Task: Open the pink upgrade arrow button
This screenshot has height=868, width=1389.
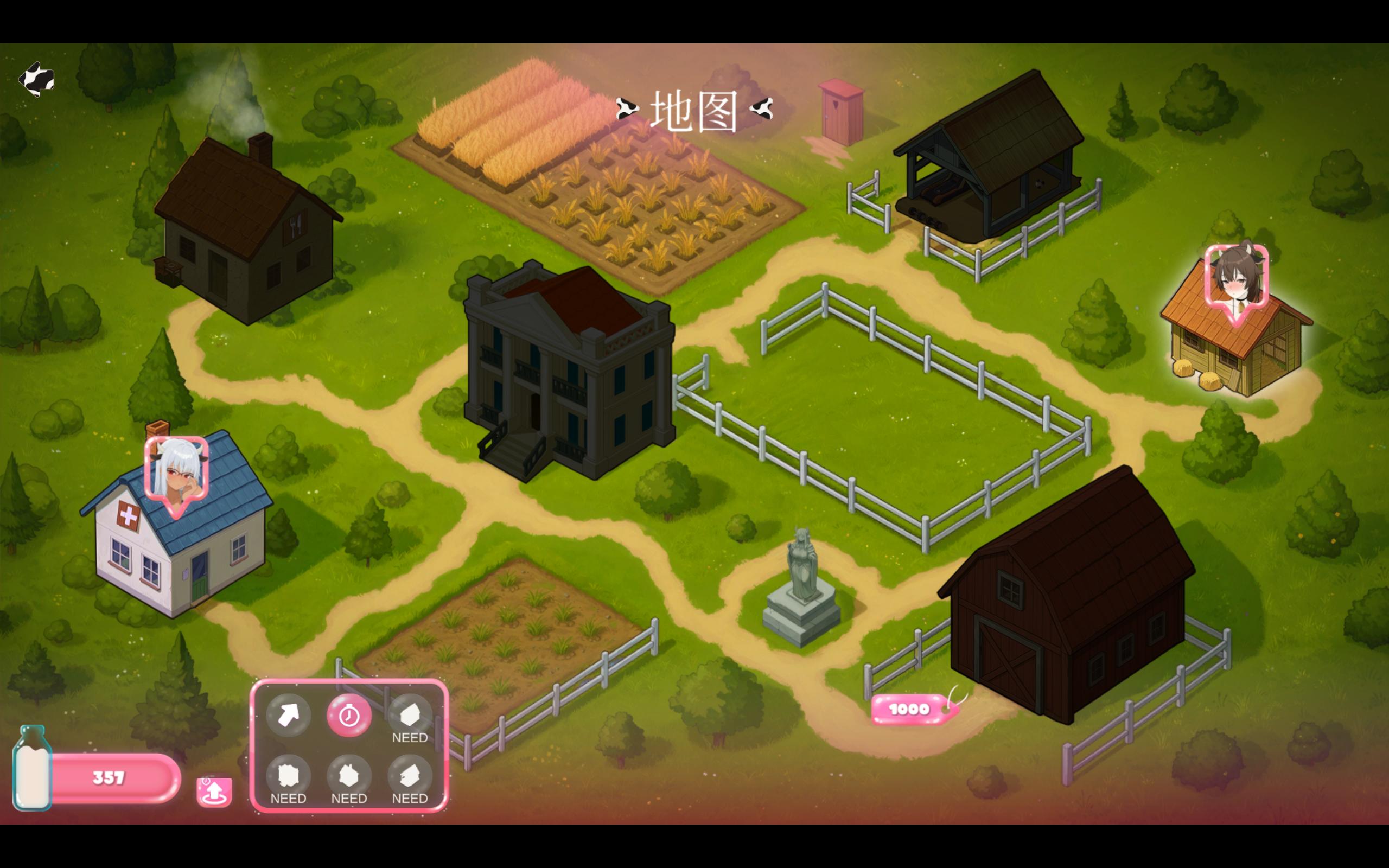Action: click(214, 792)
